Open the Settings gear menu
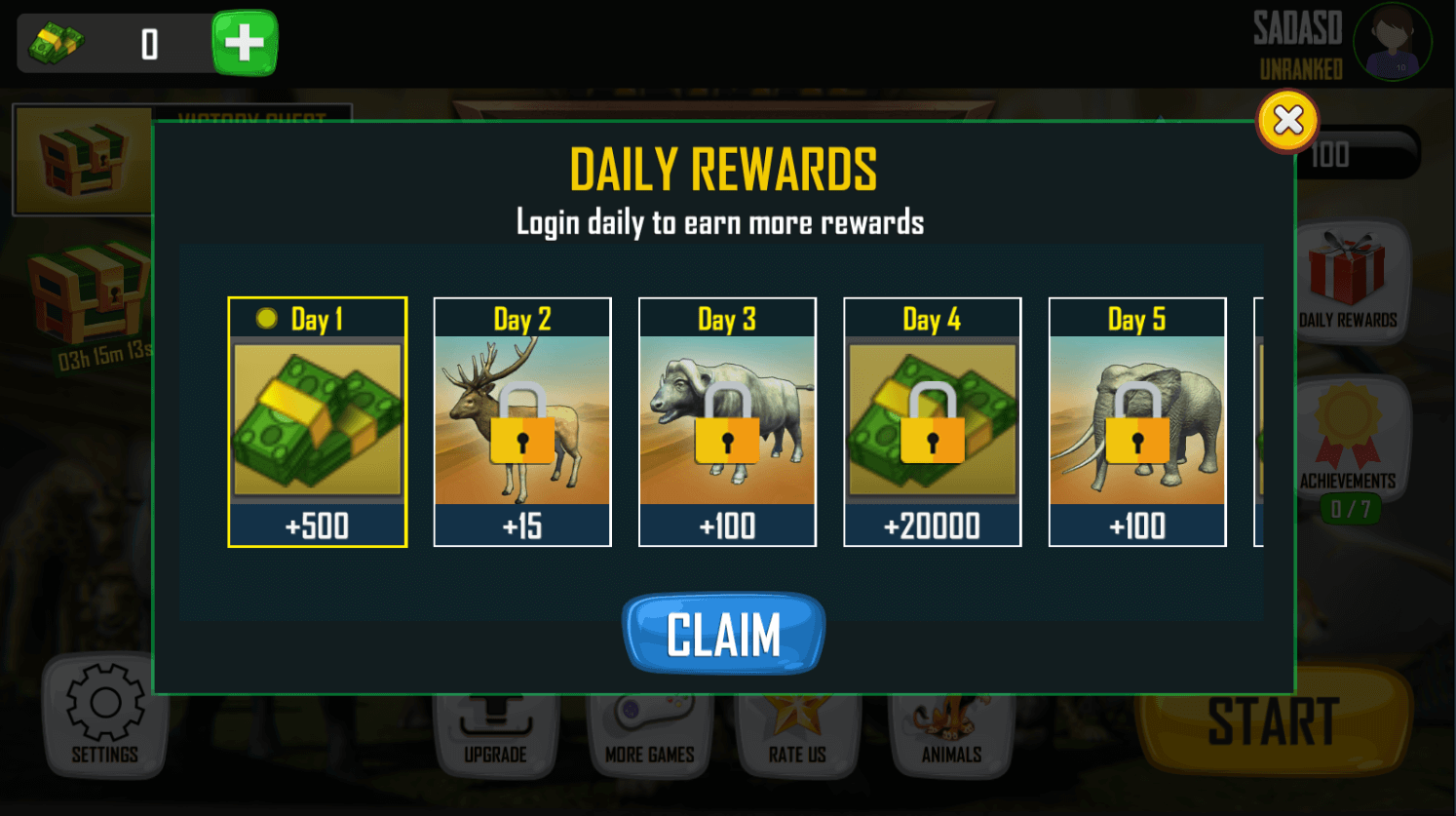1456x816 pixels. click(104, 715)
